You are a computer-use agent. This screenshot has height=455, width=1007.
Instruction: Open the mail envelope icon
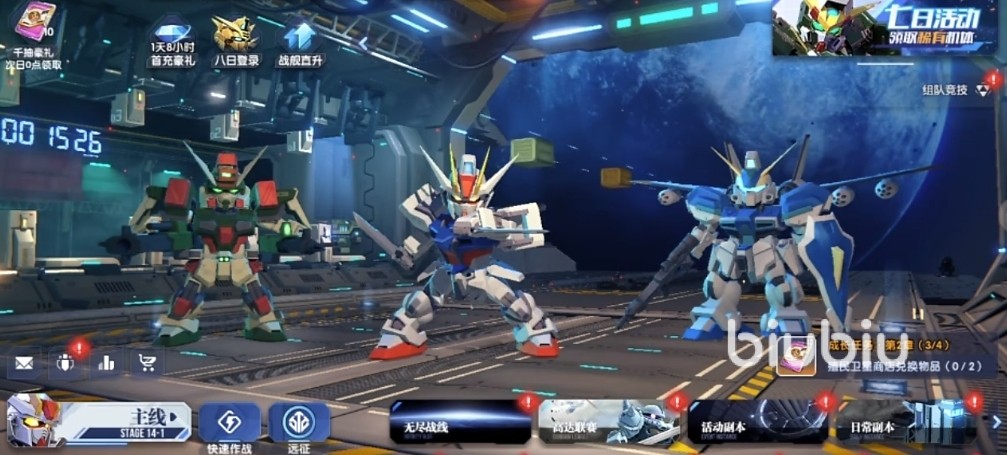point(24,363)
